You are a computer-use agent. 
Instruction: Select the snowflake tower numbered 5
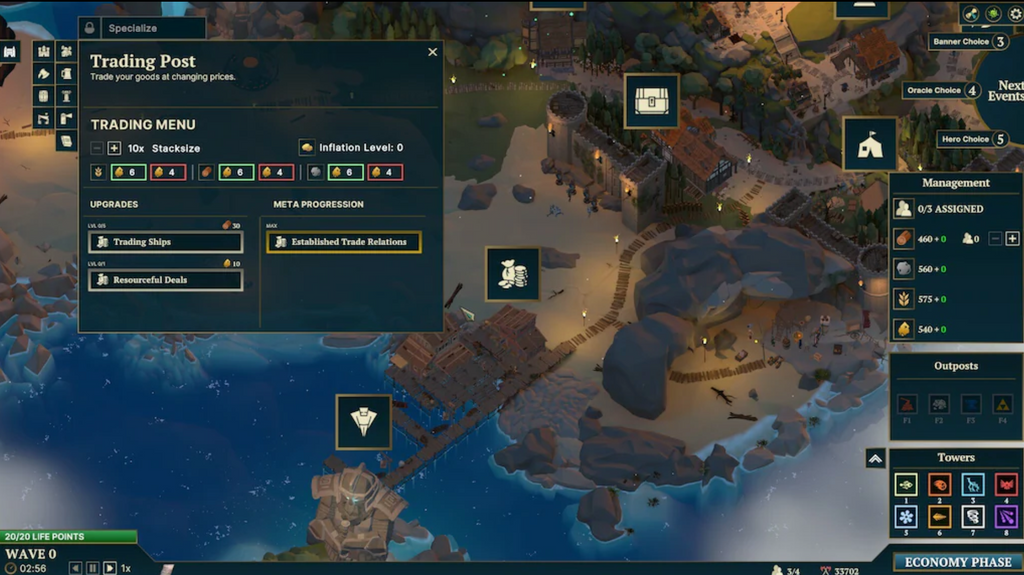pyautogui.click(x=906, y=517)
